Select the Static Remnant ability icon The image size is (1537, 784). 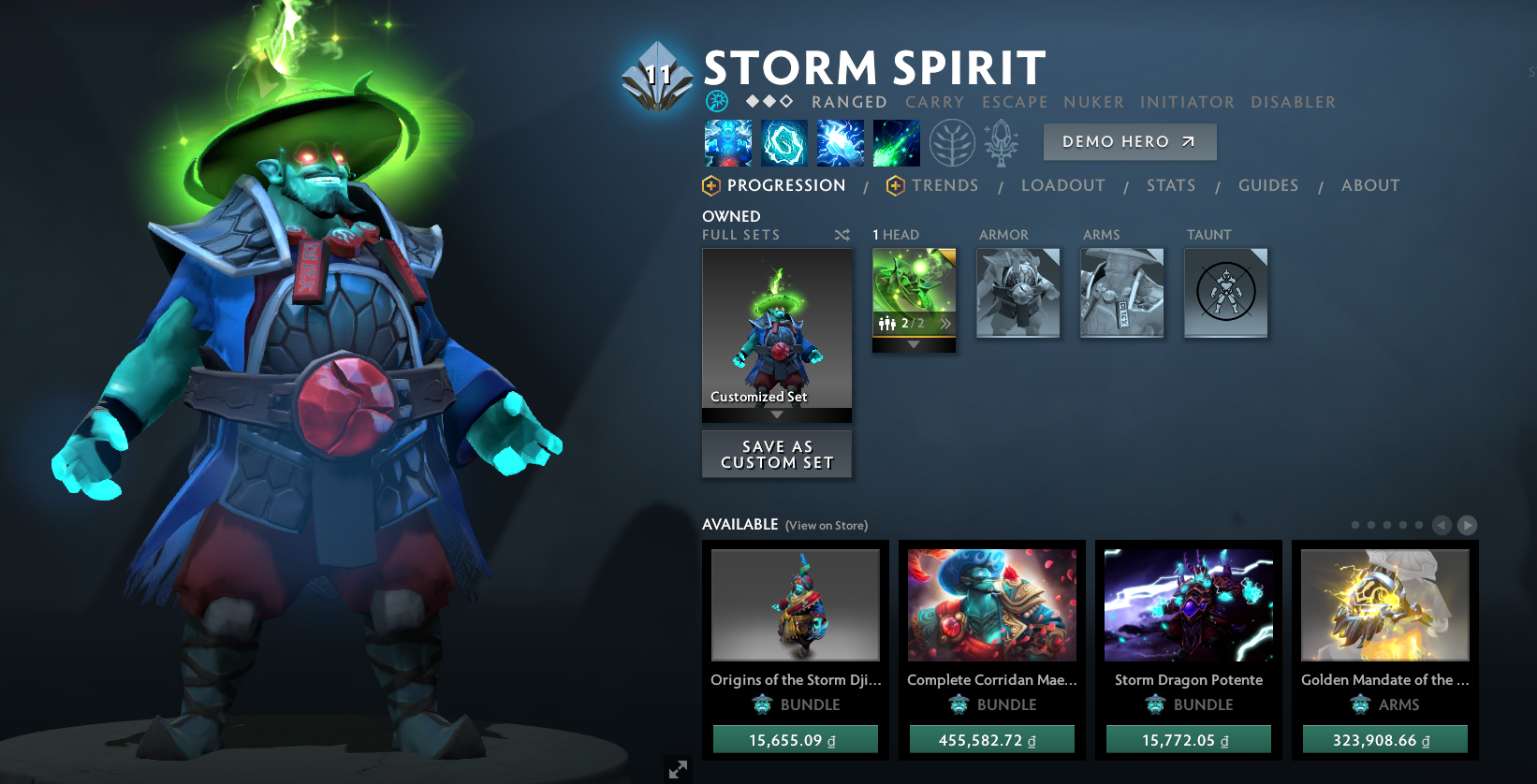(727, 142)
